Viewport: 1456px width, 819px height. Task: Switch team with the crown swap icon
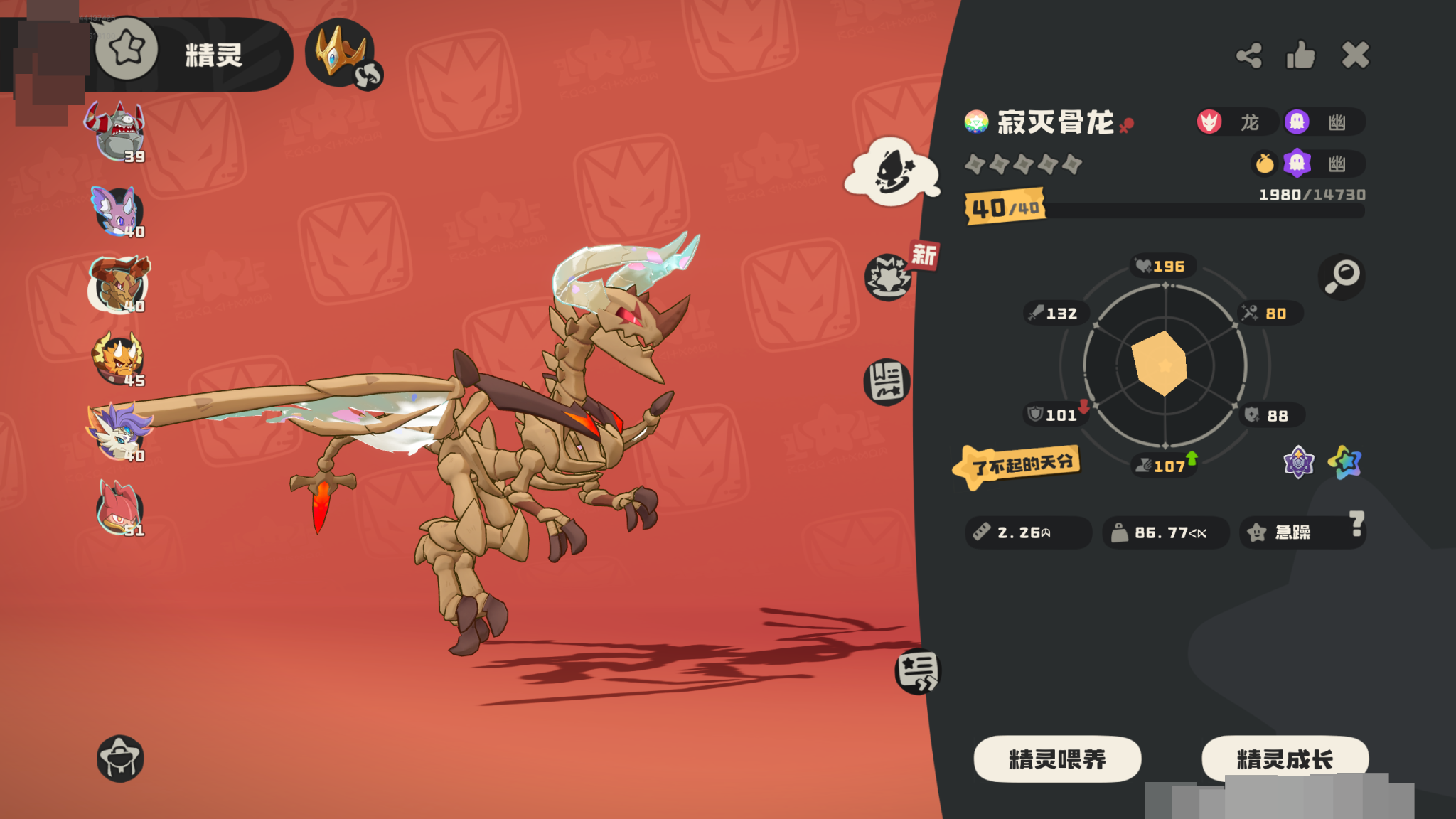tap(343, 54)
